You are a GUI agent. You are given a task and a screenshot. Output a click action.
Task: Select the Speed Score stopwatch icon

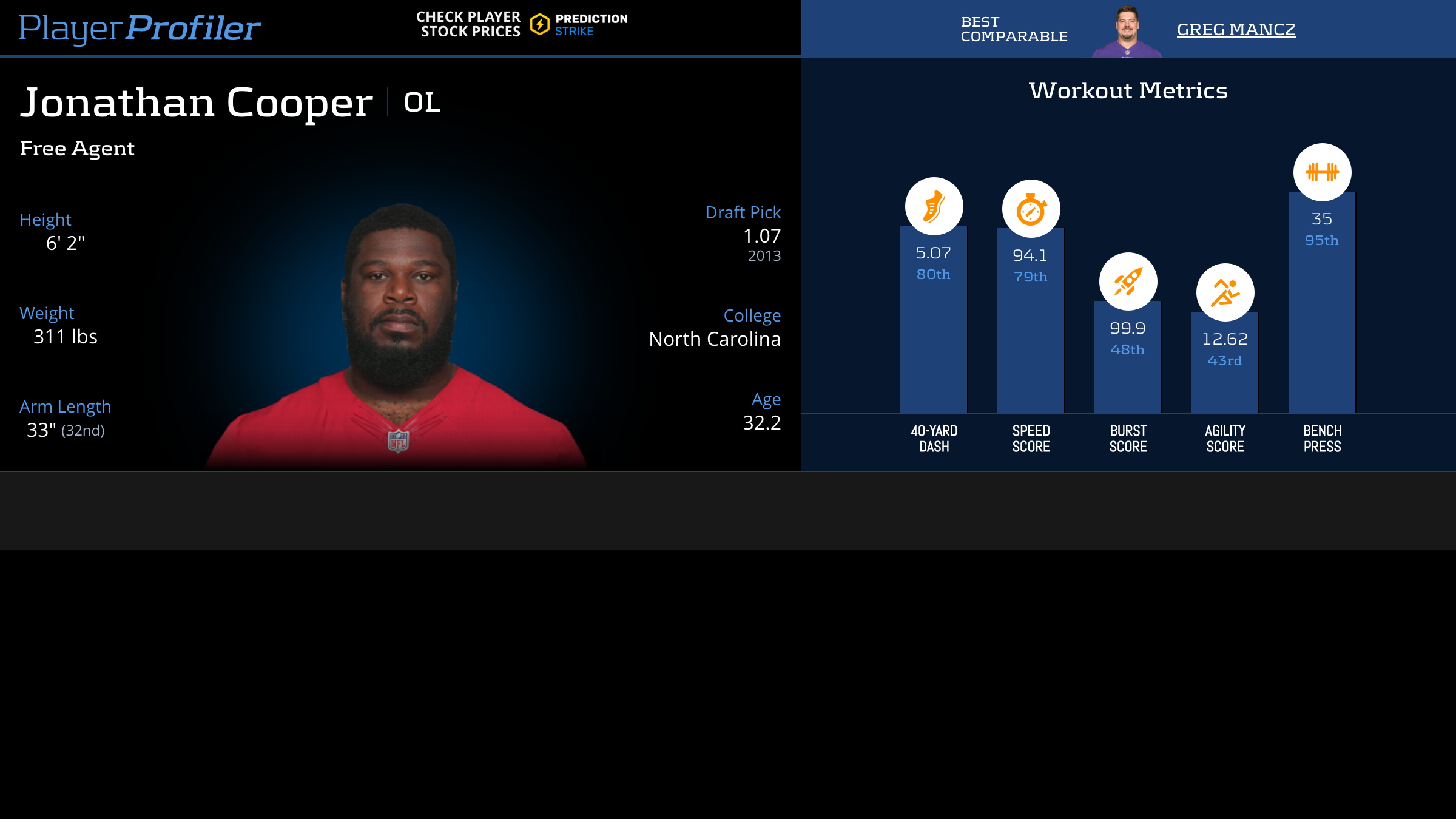point(1031,209)
